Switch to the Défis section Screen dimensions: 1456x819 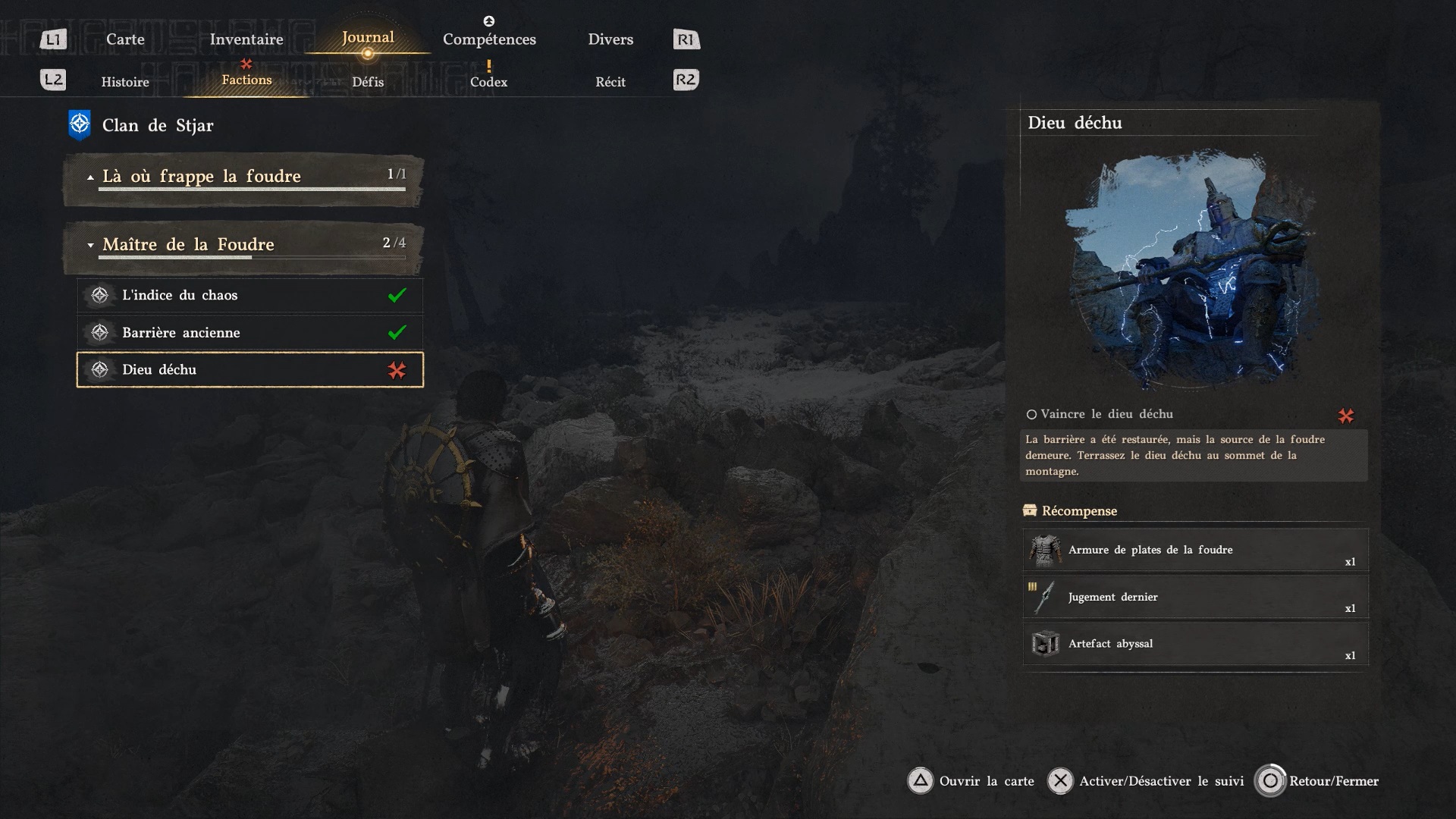(368, 82)
